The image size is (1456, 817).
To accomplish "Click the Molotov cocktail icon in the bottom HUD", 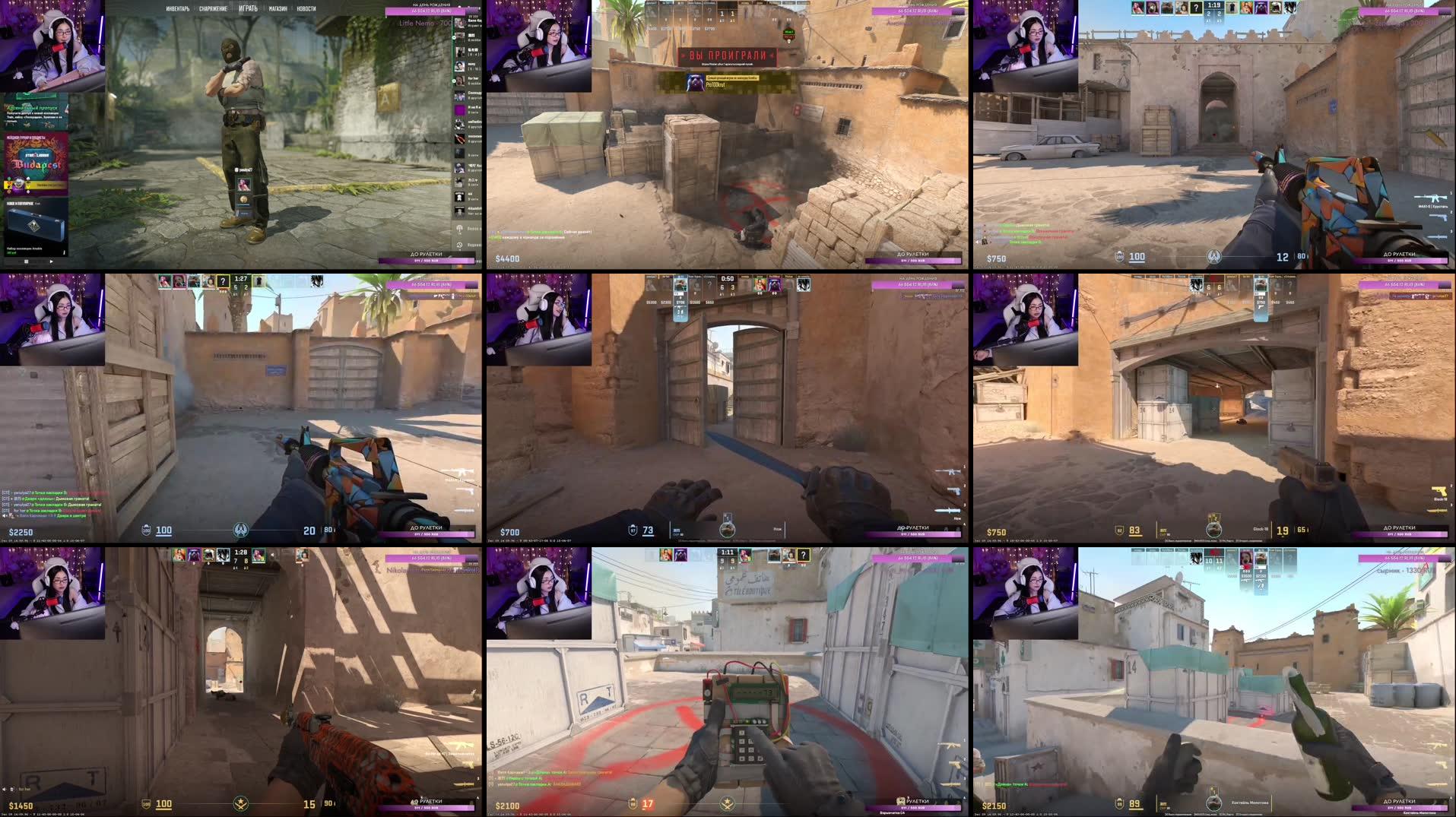I will 1215,803.
